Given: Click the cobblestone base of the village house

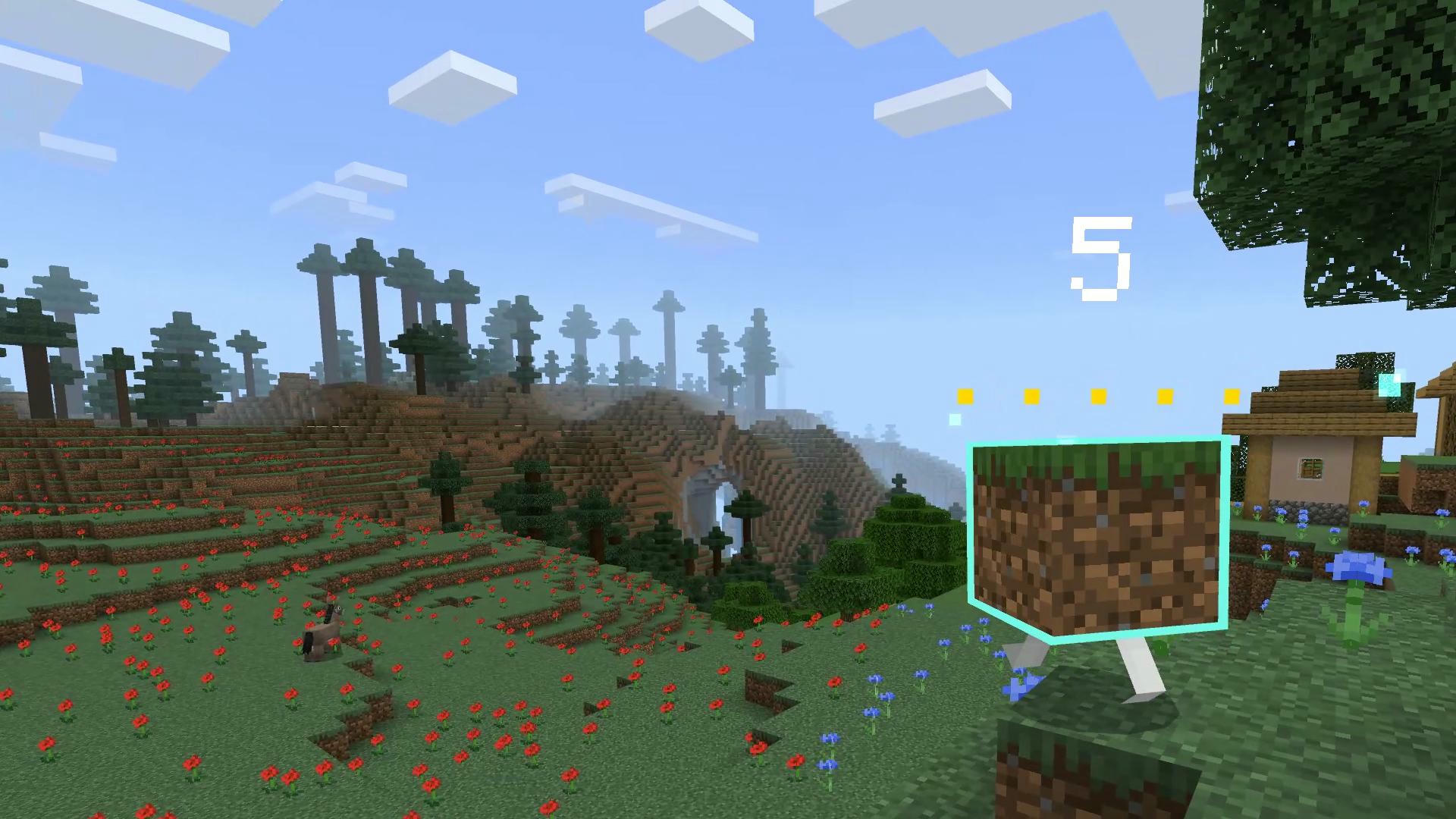Looking at the screenshot, I should [1307, 510].
